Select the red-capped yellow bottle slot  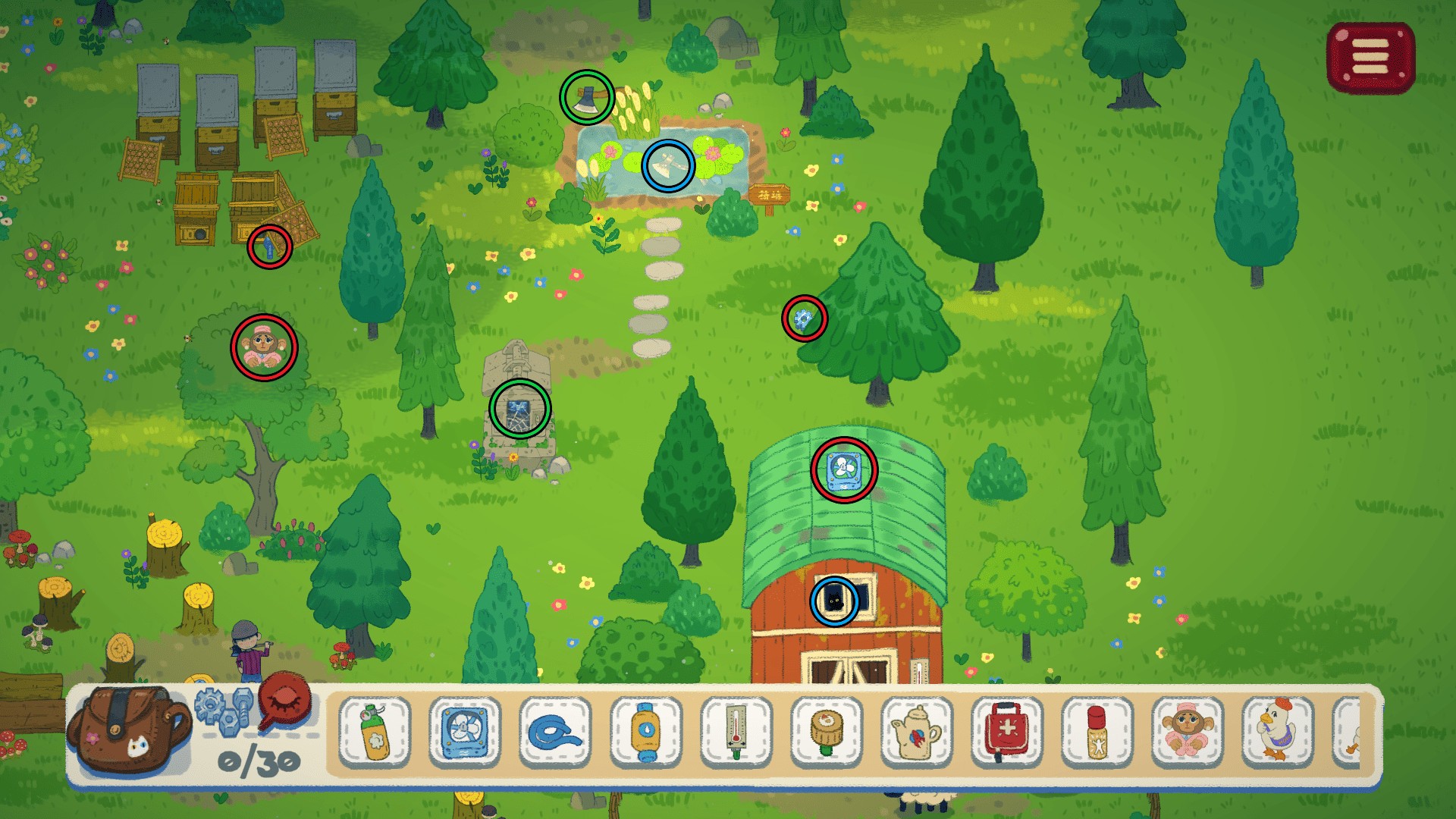coord(1097,731)
